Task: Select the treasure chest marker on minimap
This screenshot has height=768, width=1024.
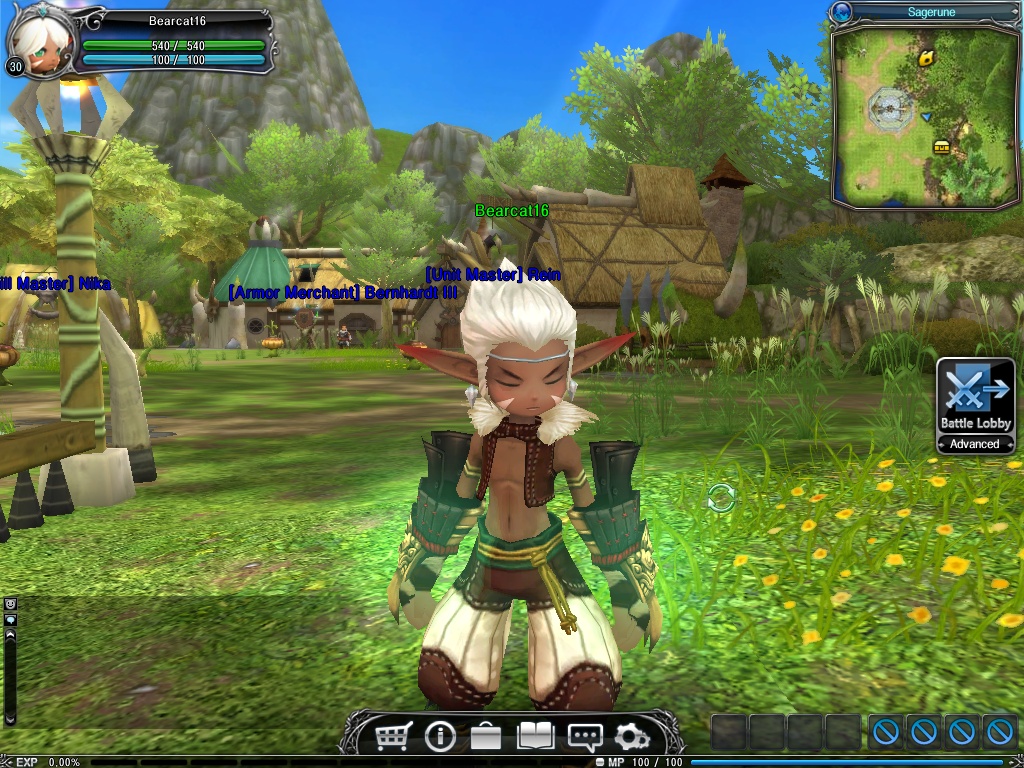Action: [941, 147]
